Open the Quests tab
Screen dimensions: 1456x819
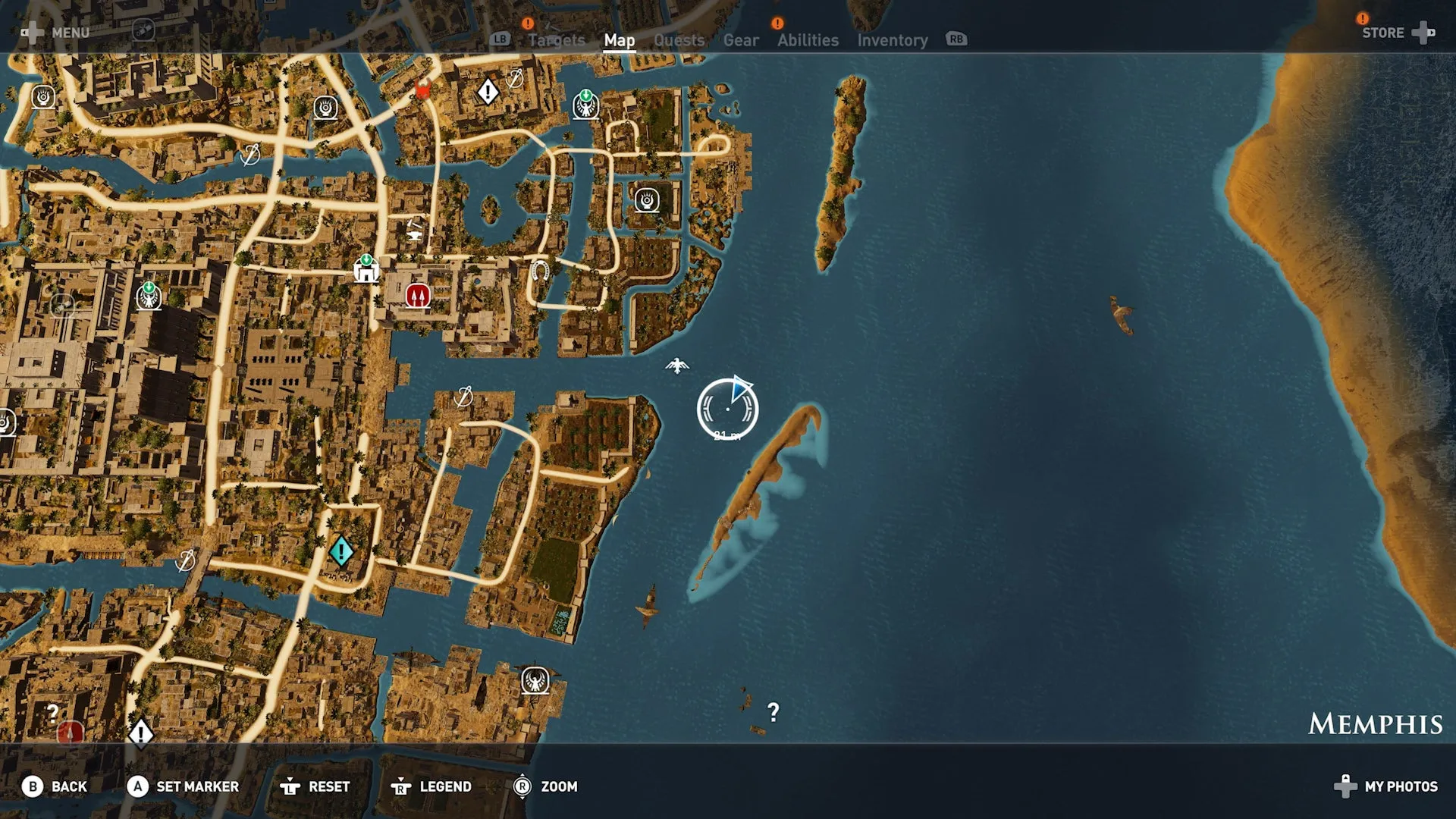(679, 40)
